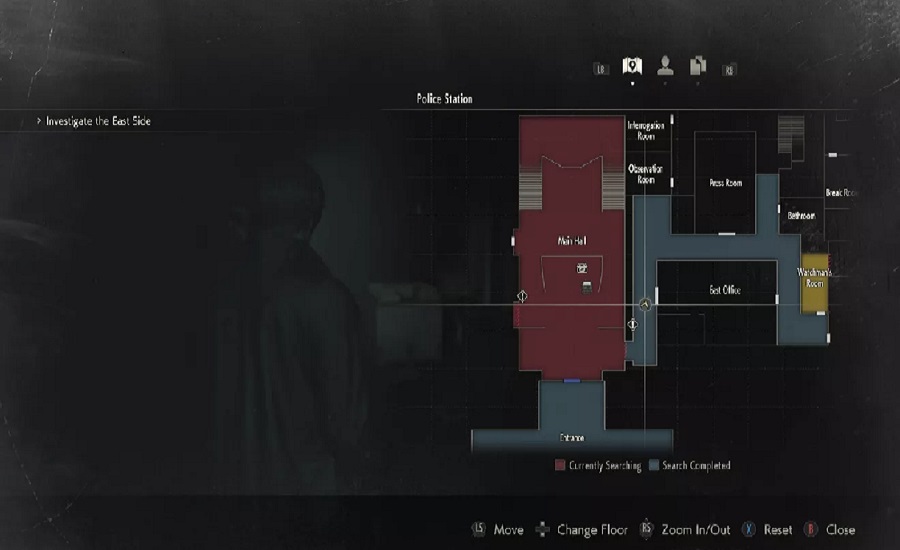
Task: Click the player position marker on map
Action: click(x=646, y=305)
